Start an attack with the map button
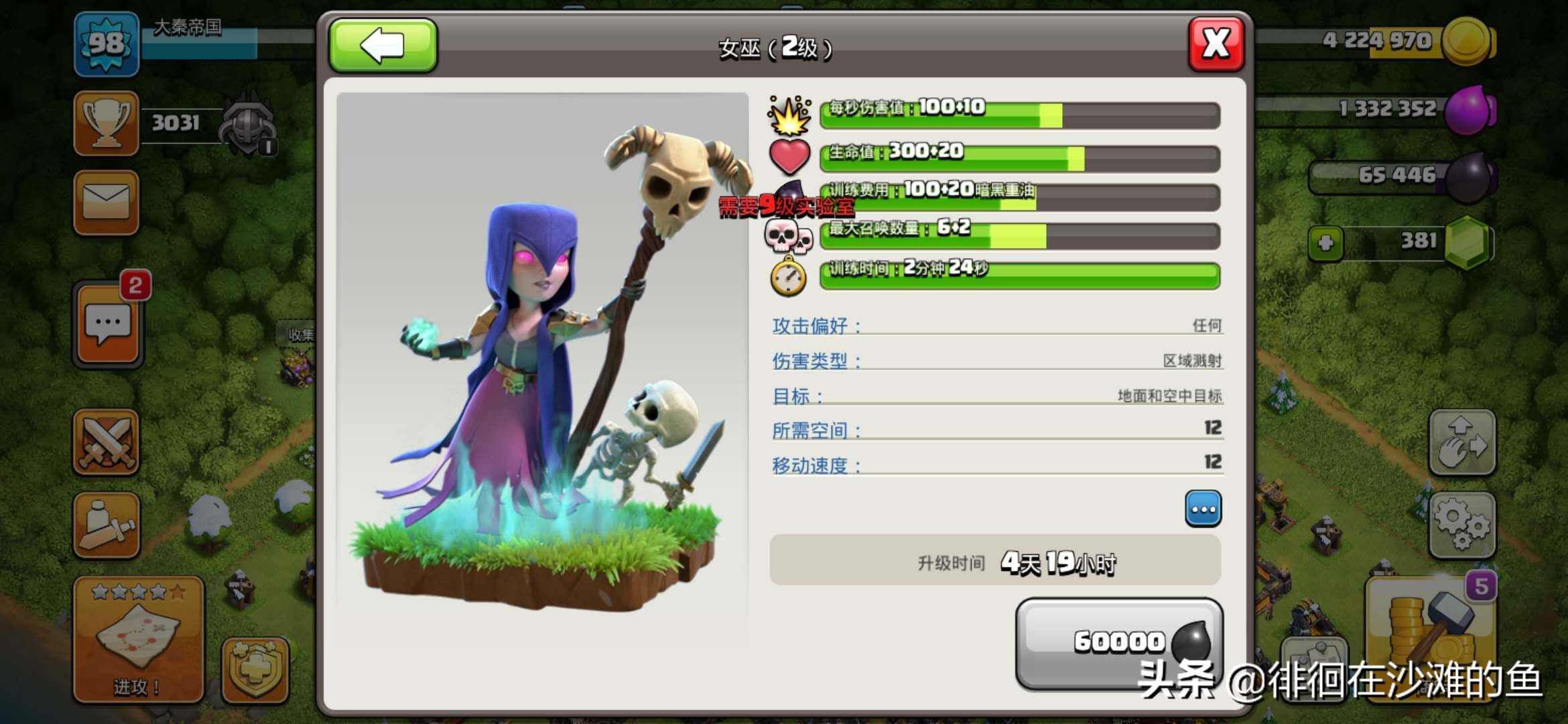 tap(139, 639)
